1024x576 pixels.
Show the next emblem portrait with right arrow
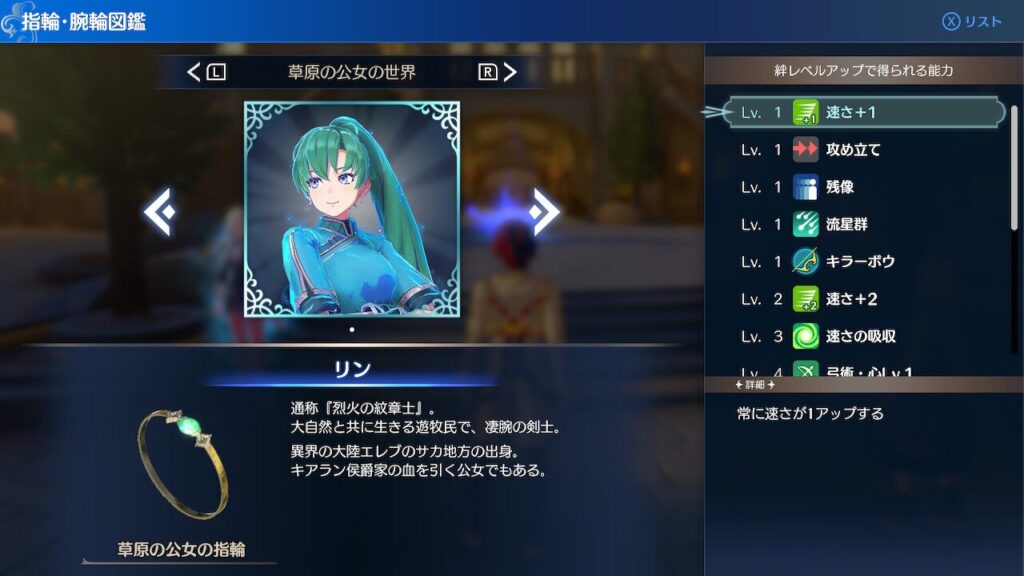(545, 211)
